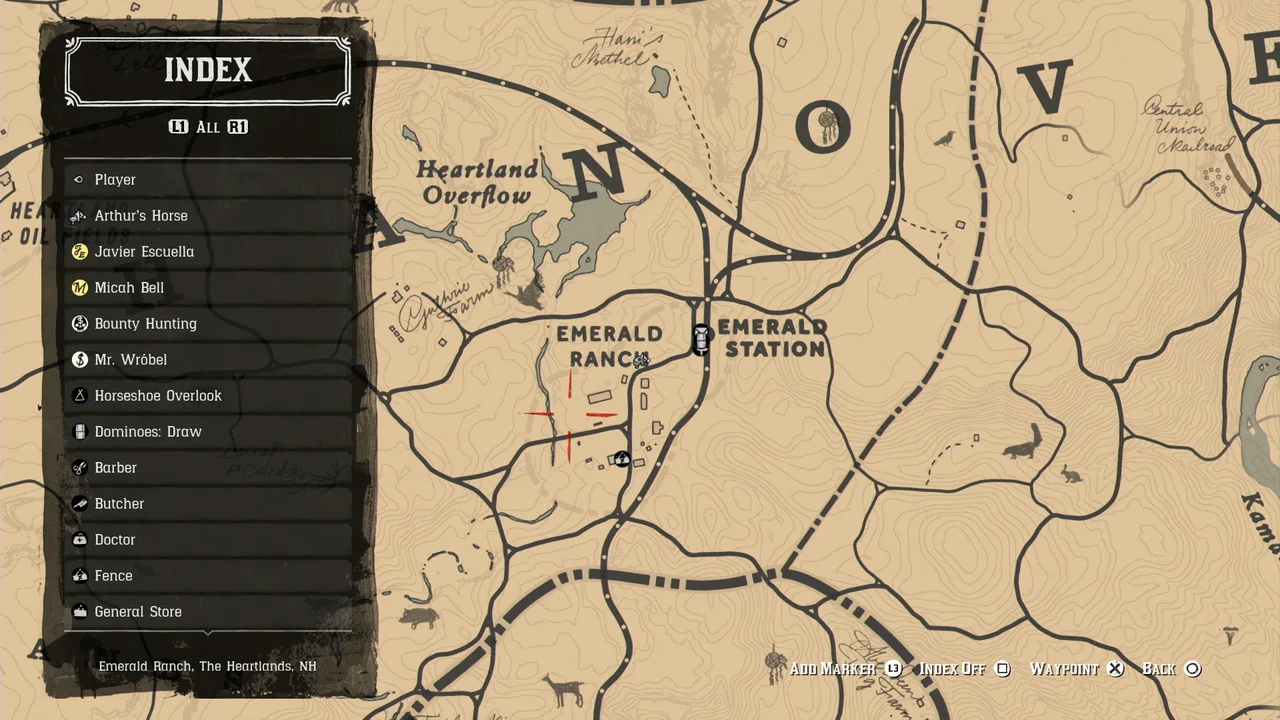This screenshot has height=720, width=1280.
Task: Click the stagecoach icon at Emerald Station
Action: coord(701,339)
